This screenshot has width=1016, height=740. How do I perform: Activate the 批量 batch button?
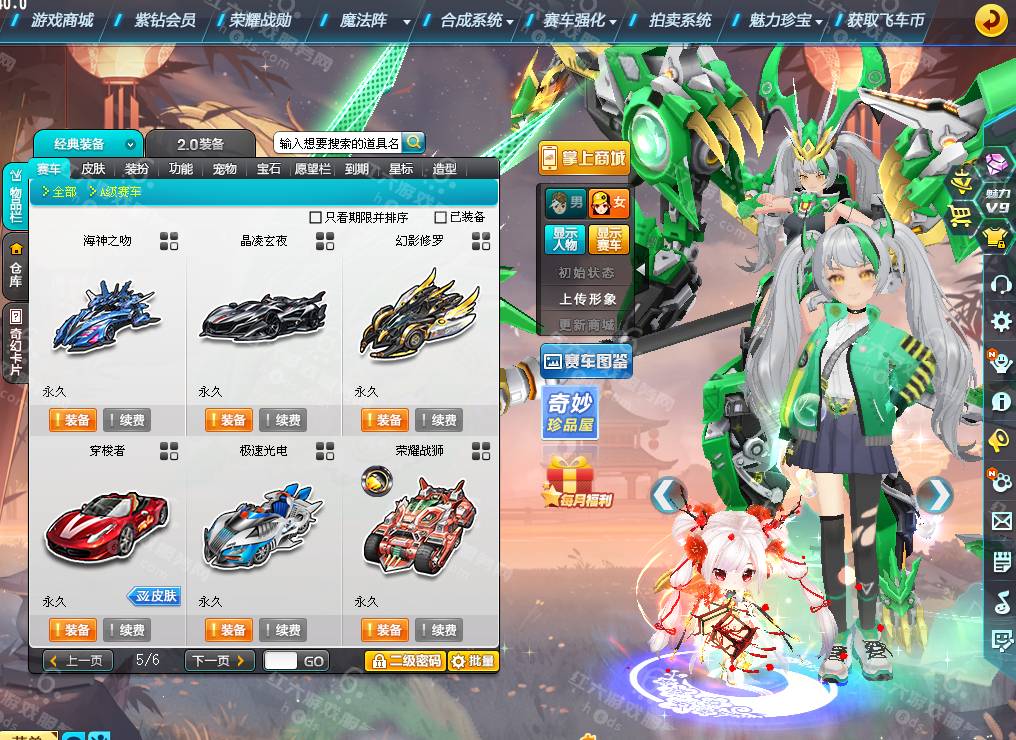coord(473,661)
